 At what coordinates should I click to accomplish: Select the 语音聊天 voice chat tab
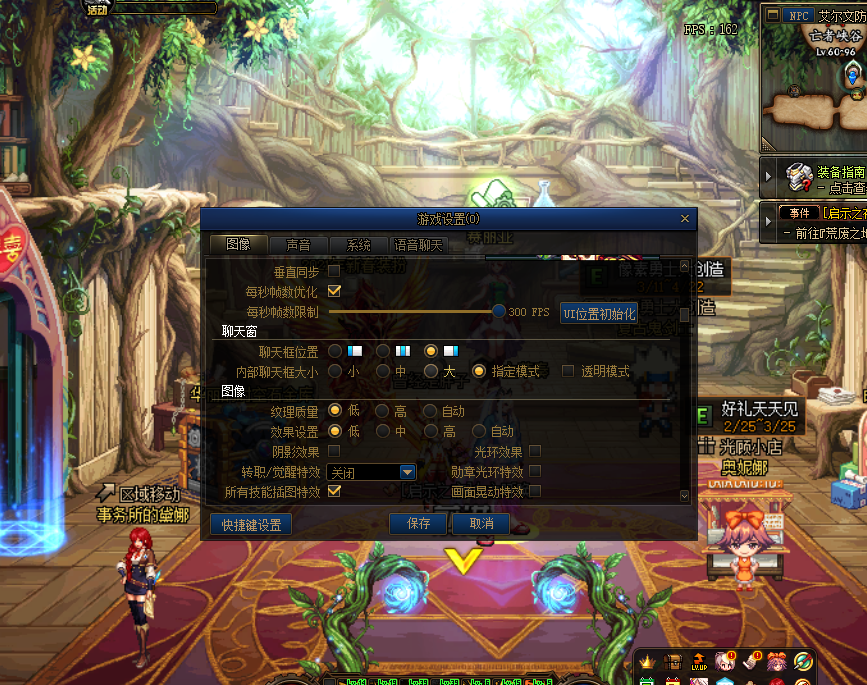coord(418,245)
